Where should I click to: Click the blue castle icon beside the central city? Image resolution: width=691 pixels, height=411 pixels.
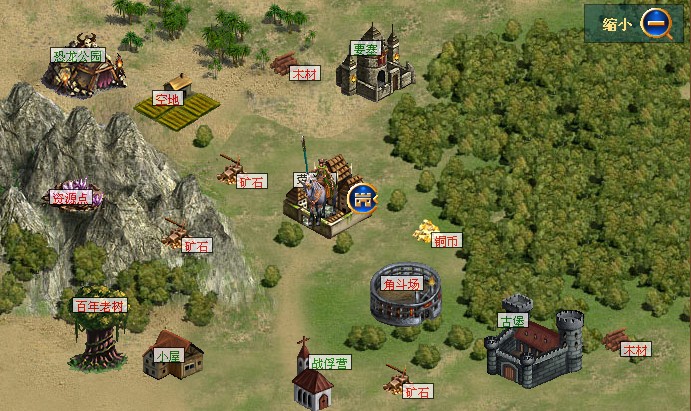coord(361,197)
